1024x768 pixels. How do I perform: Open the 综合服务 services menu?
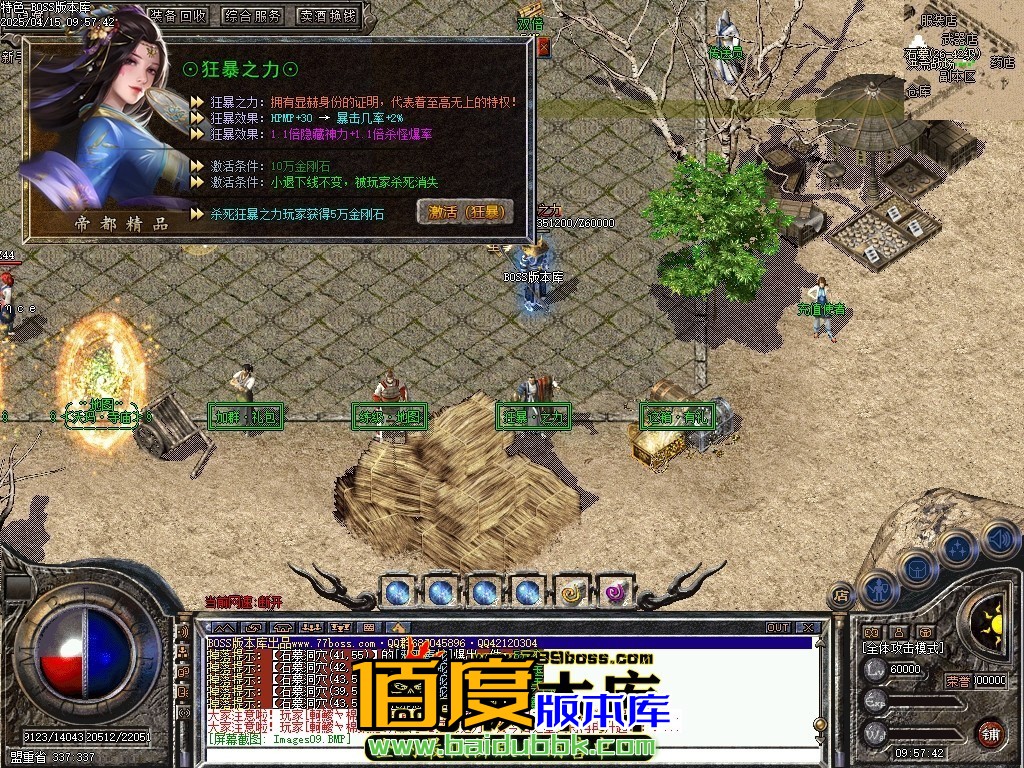pos(253,16)
